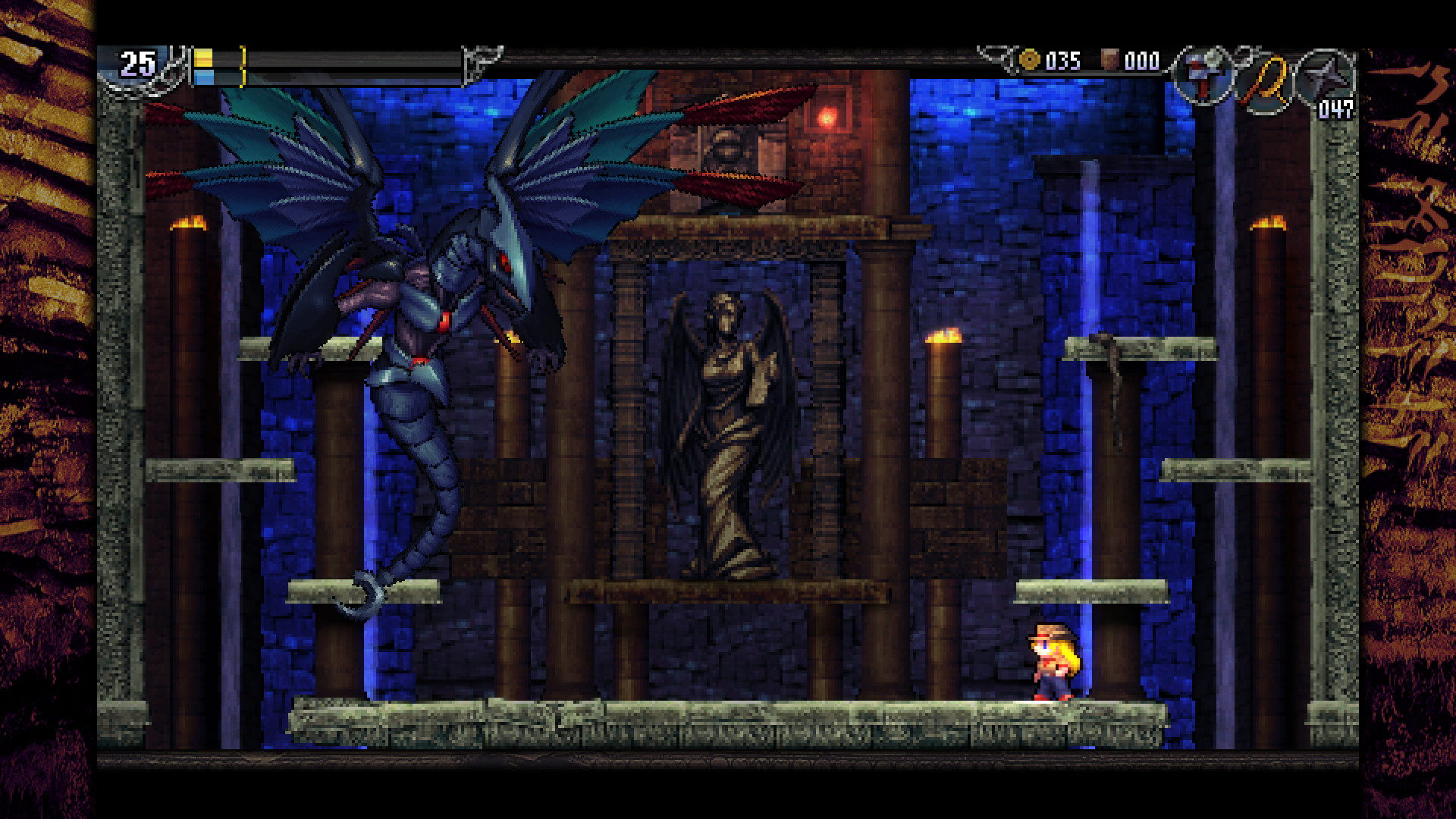Click the shuriken ammo count 047

click(x=1336, y=111)
